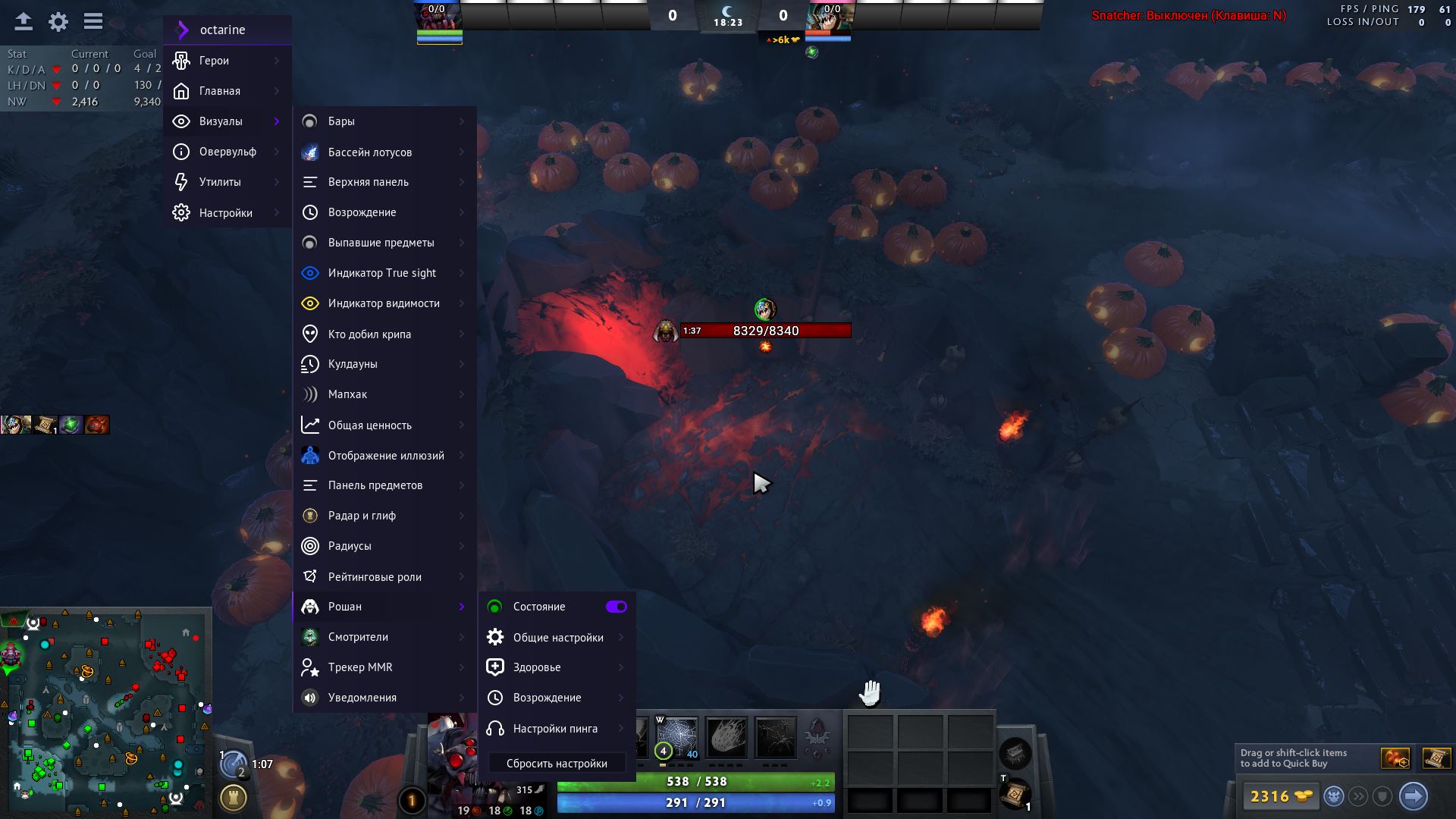This screenshot has height=819, width=1456.
Task: Open Овервульф menu entry
Action: pyautogui.click(x=227, y=152)
